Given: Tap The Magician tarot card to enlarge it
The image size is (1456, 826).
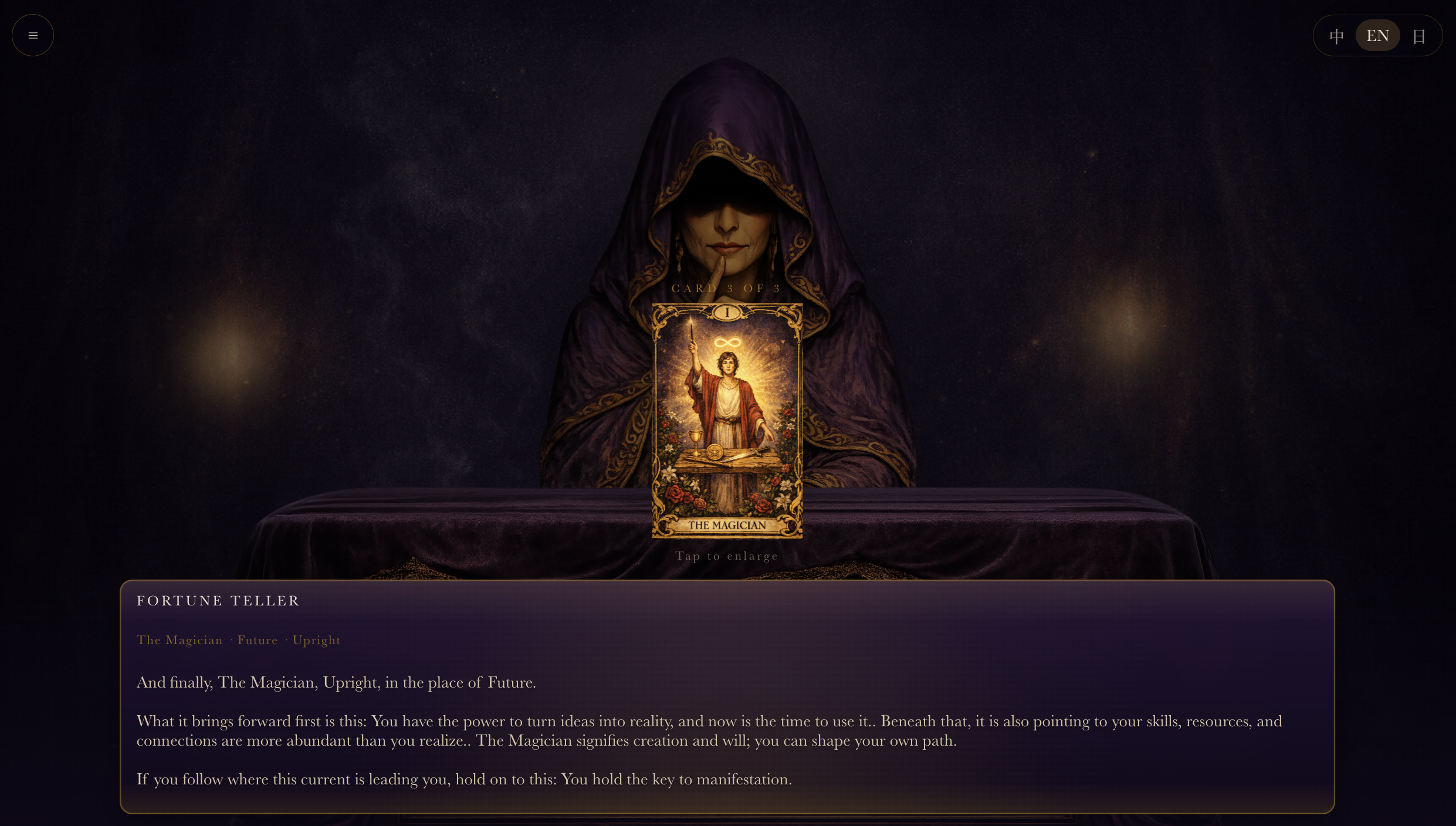Looking at the screenshot, I should (x=727, y=419).
